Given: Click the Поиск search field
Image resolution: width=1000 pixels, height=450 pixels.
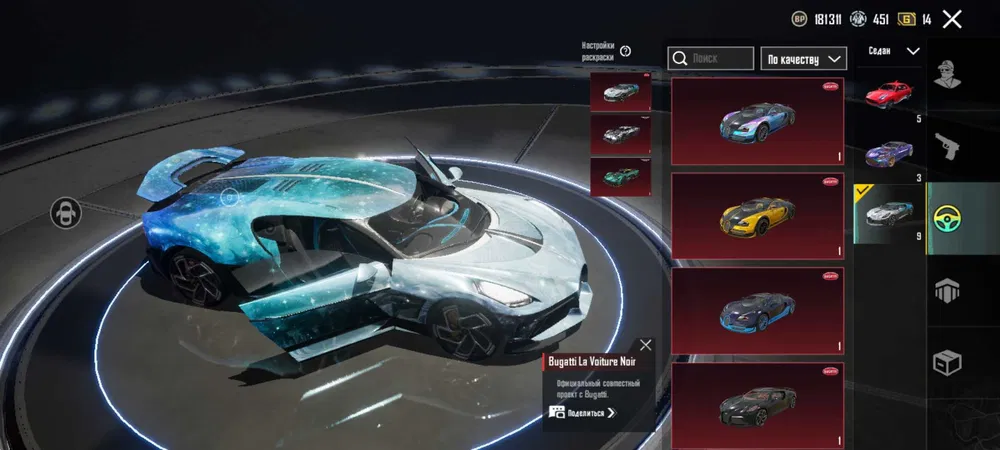Looking at the screenshot, I should tap(711, 58).
